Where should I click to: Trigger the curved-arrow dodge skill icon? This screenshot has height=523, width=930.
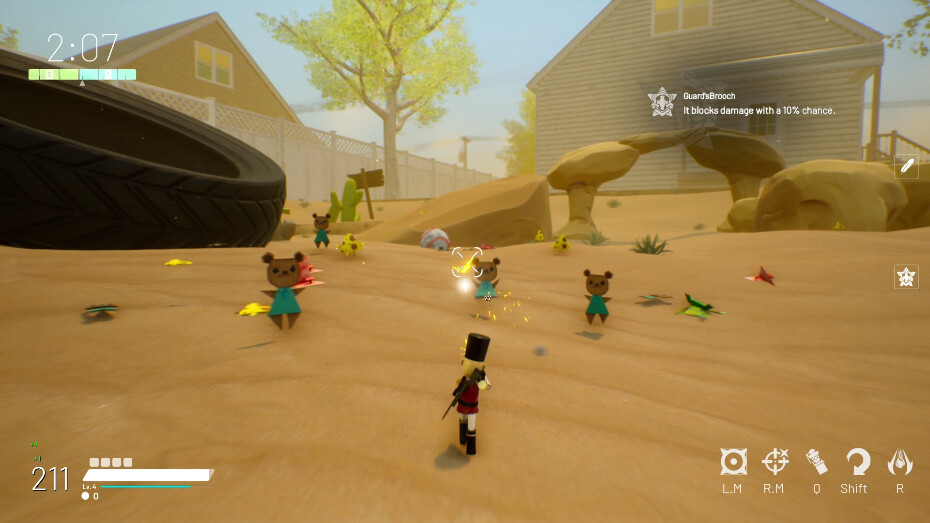click(x=857, y=462)
